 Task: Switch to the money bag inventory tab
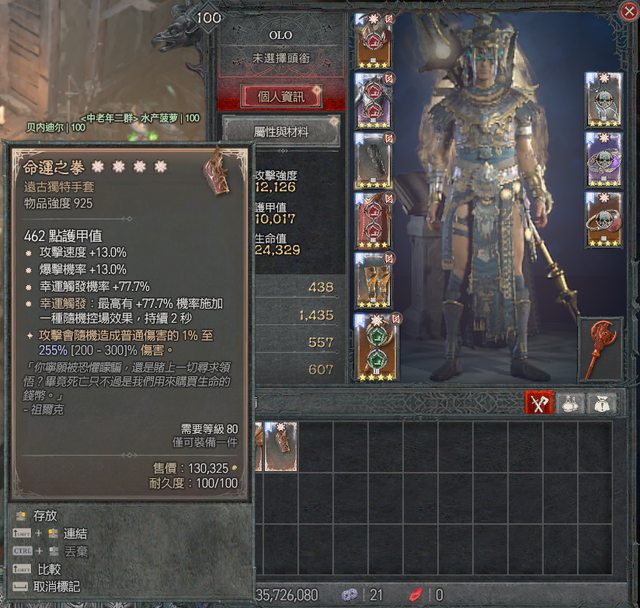(x=605, y=402)
